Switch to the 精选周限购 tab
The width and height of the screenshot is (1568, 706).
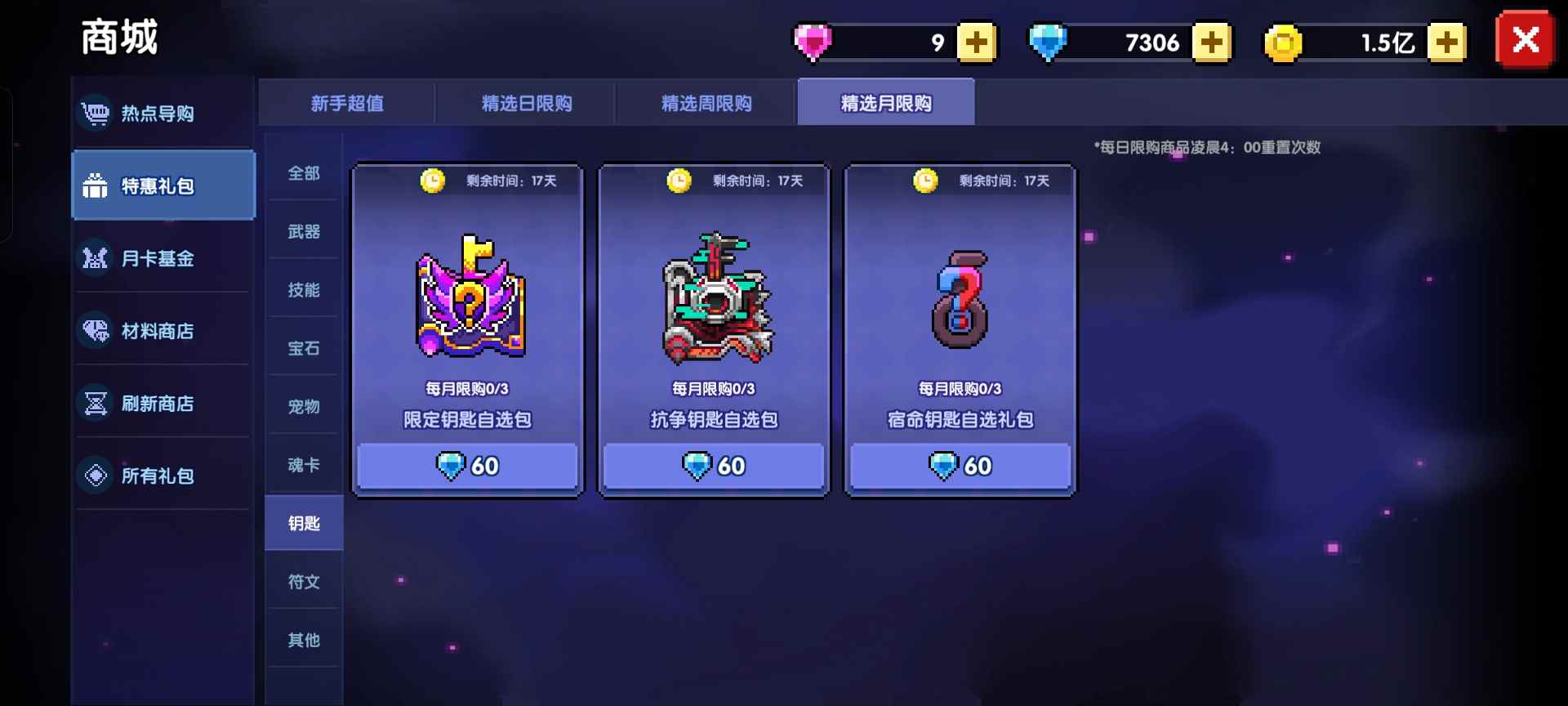(705, 103)
